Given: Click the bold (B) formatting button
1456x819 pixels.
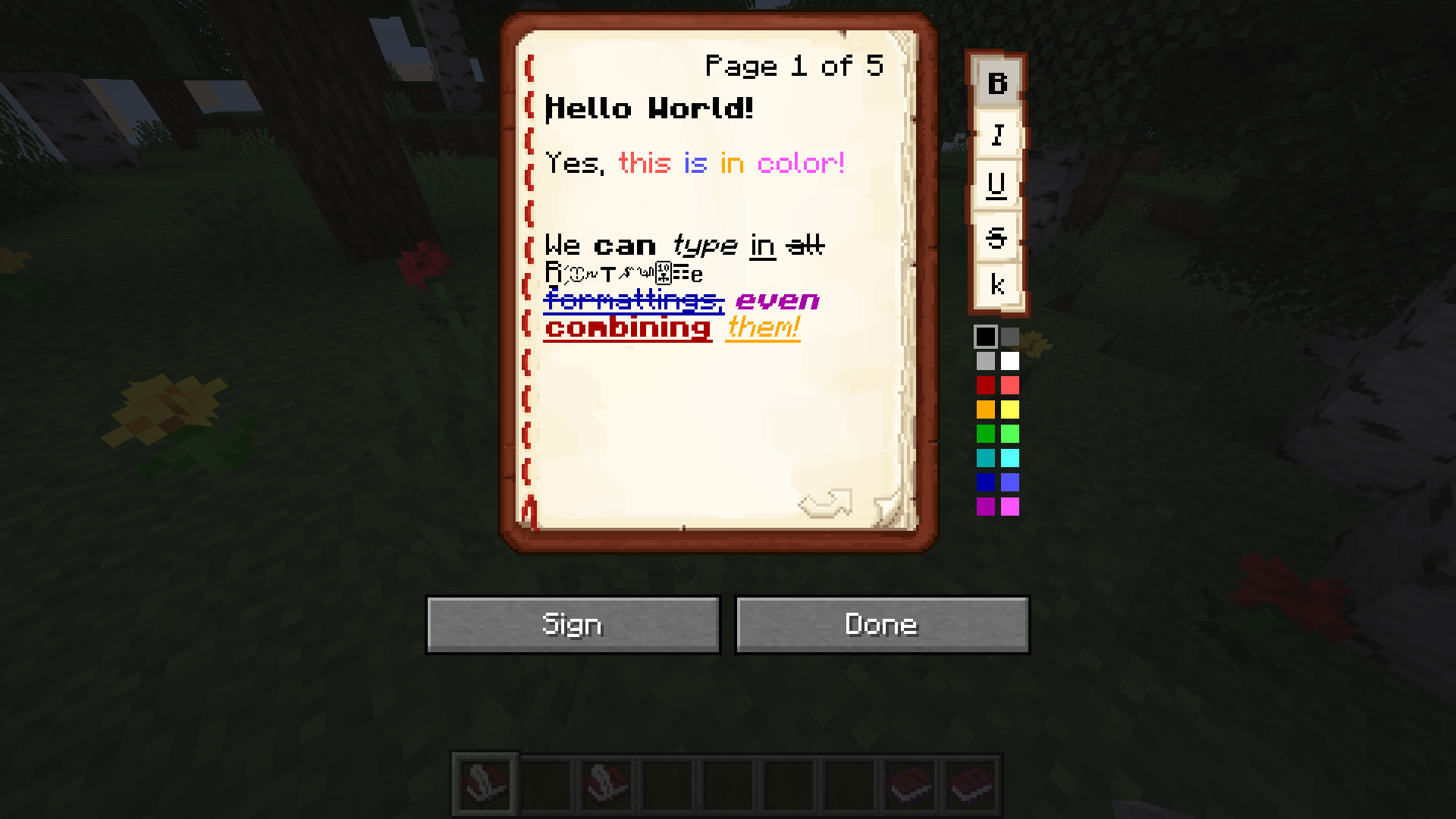Looking at the screenshot, I should (x=997, y=82).
